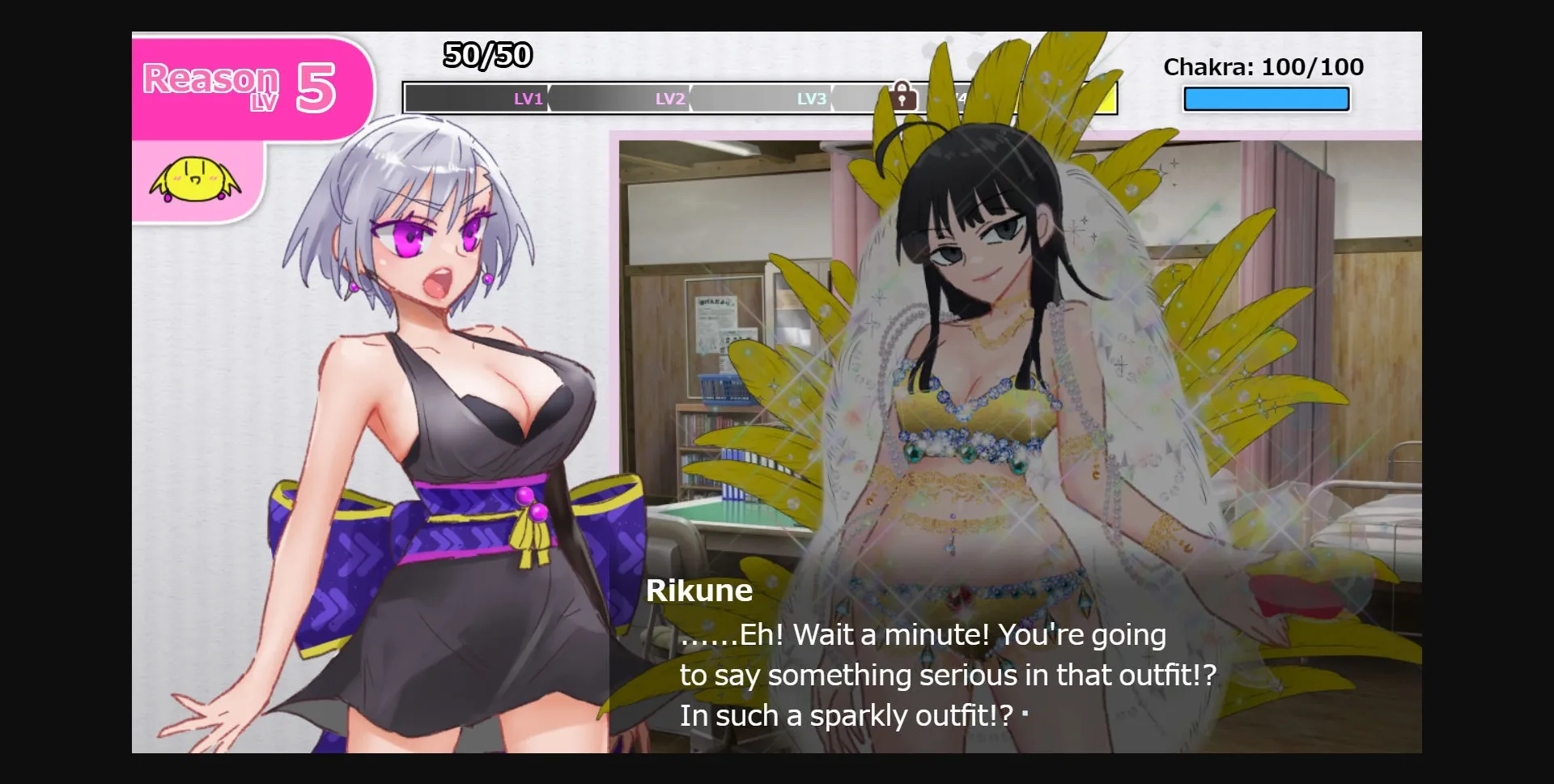Select the lock icon on the LV4 segment

point(904,97)
